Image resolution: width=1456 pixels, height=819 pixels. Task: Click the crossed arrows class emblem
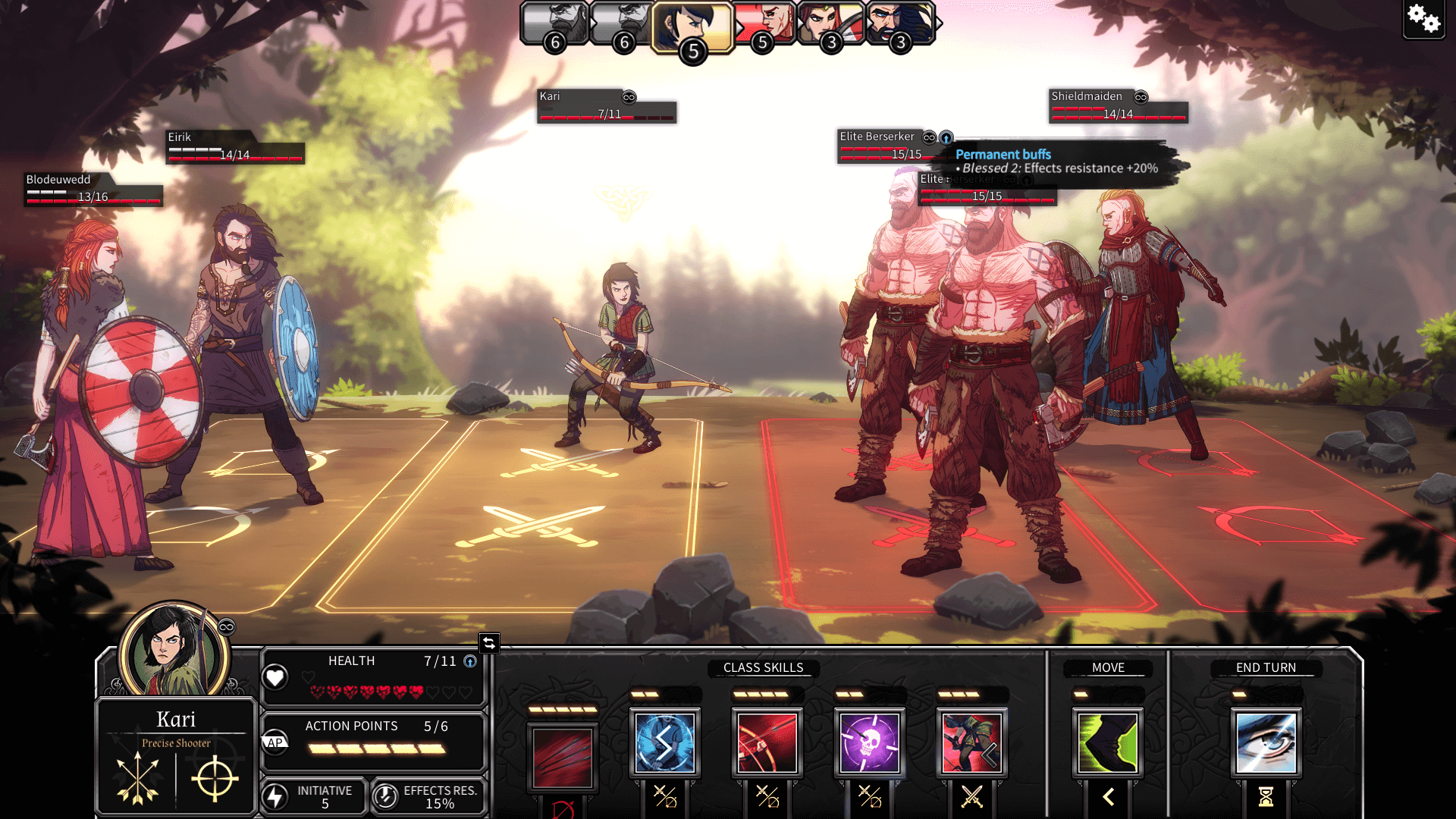pyautogui.click(x=137, y=778)
